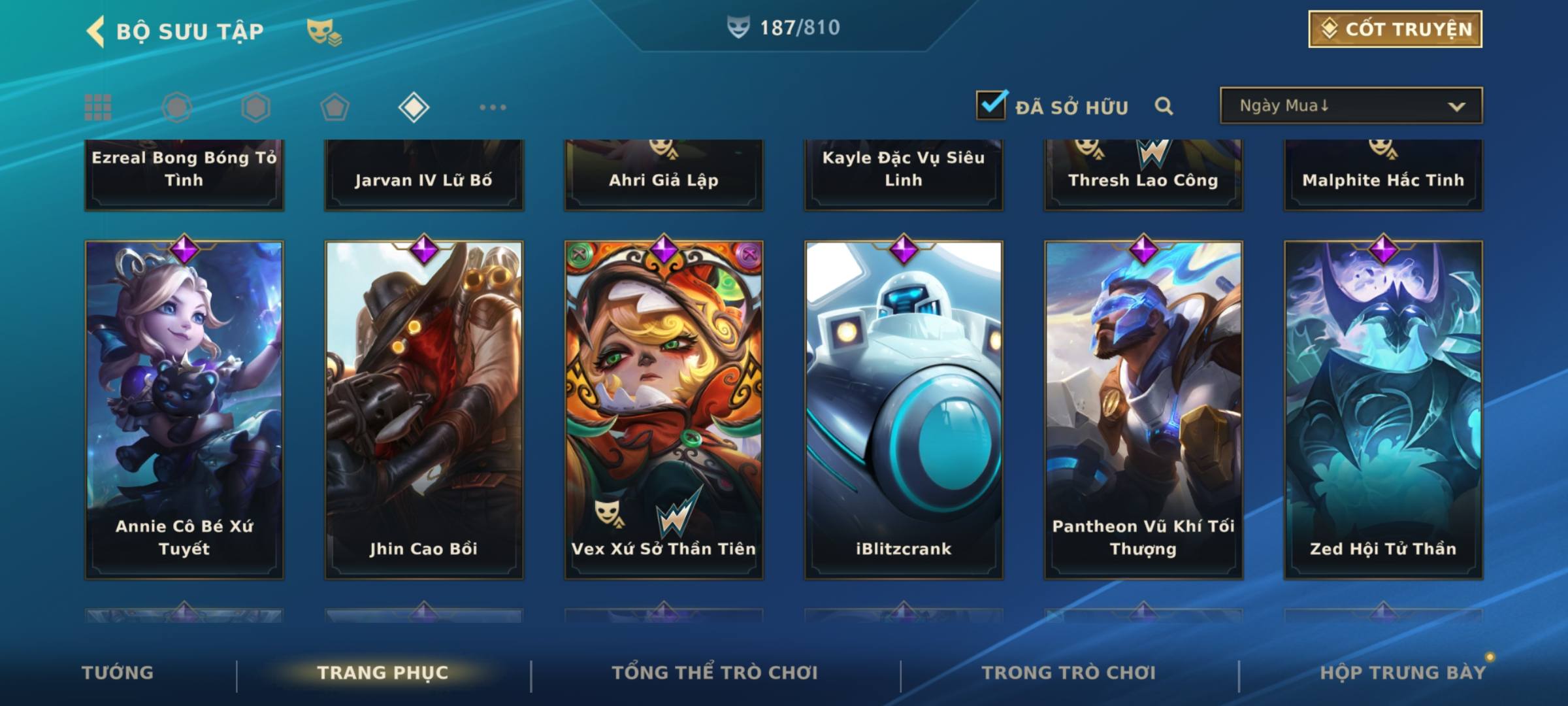This screenshot has width=1568, height=706.
Task: Select the Annie Cô Bé Xứ Tuyết skin
Action: tap(184, 410)
